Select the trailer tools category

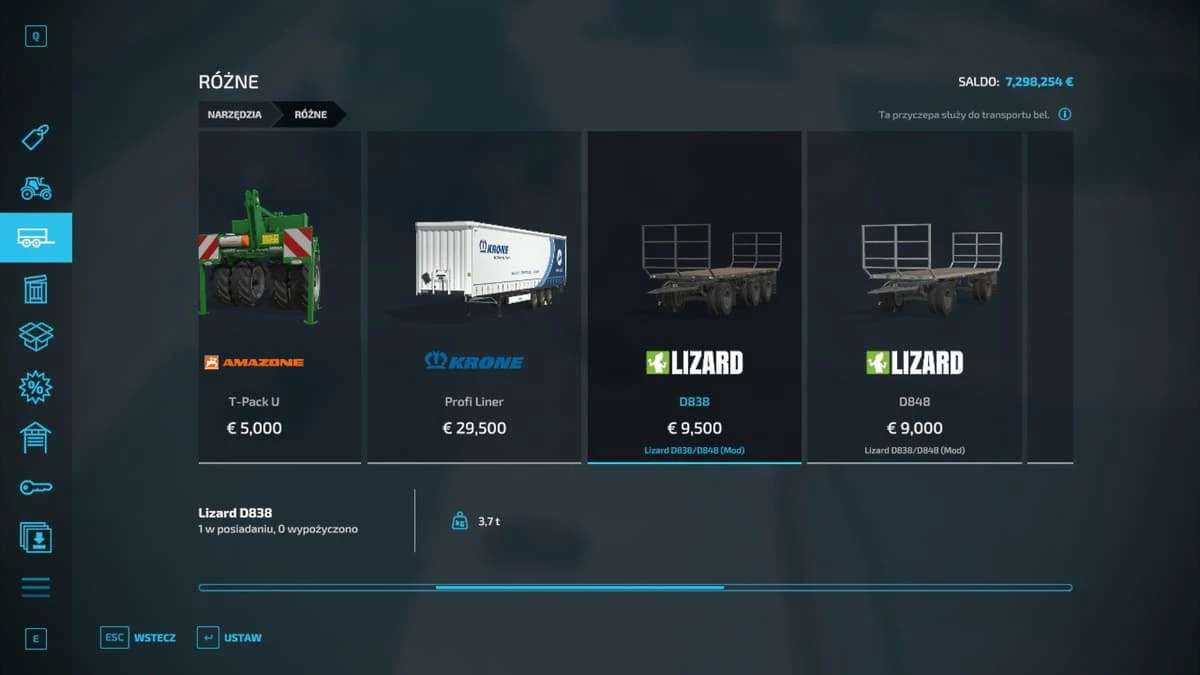click(36, 238)
